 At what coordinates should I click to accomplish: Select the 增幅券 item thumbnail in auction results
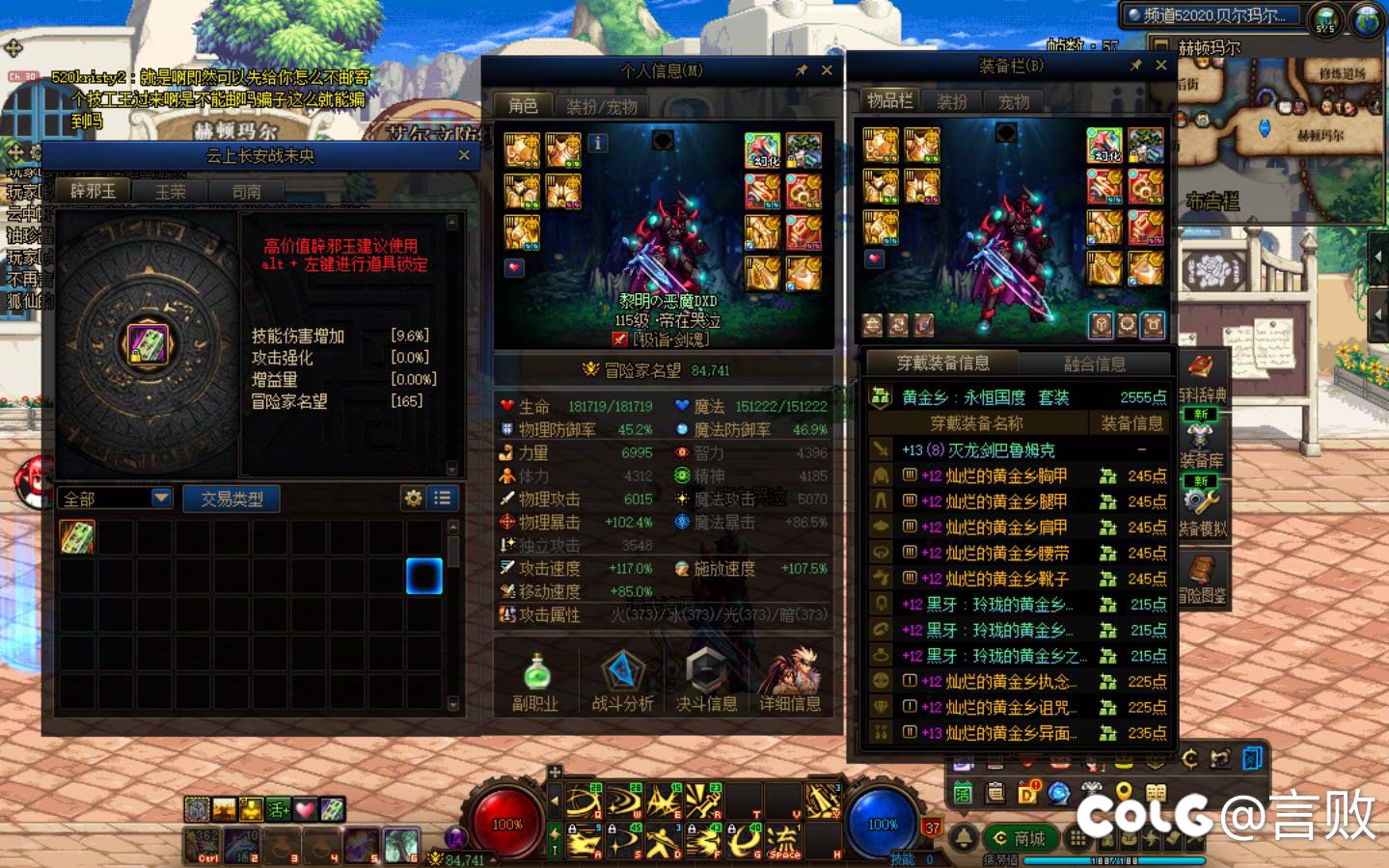76,537
